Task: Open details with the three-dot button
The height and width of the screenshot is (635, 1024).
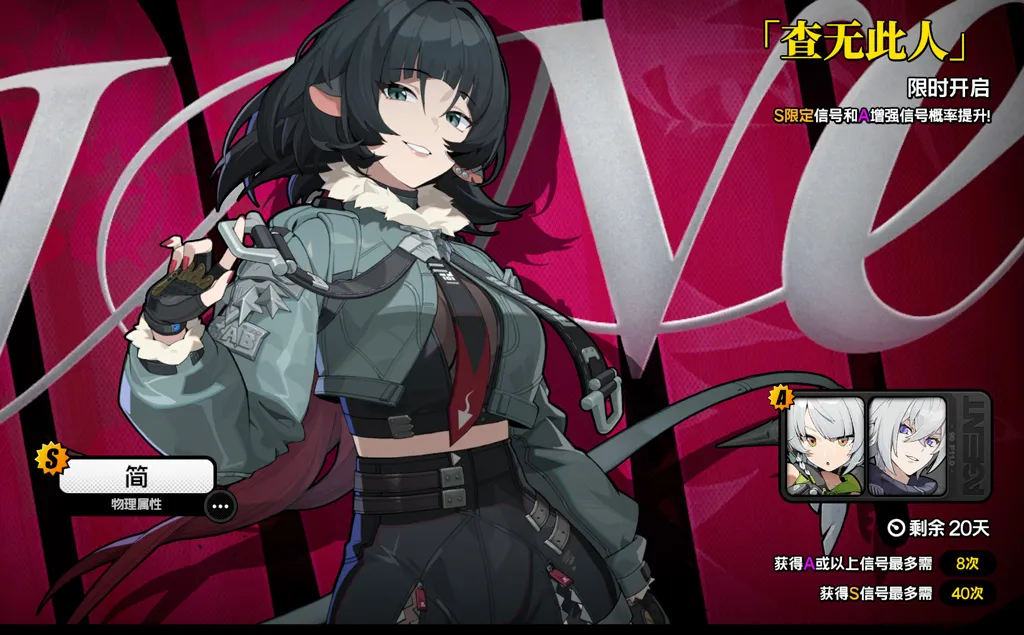Action: point(221,506)
